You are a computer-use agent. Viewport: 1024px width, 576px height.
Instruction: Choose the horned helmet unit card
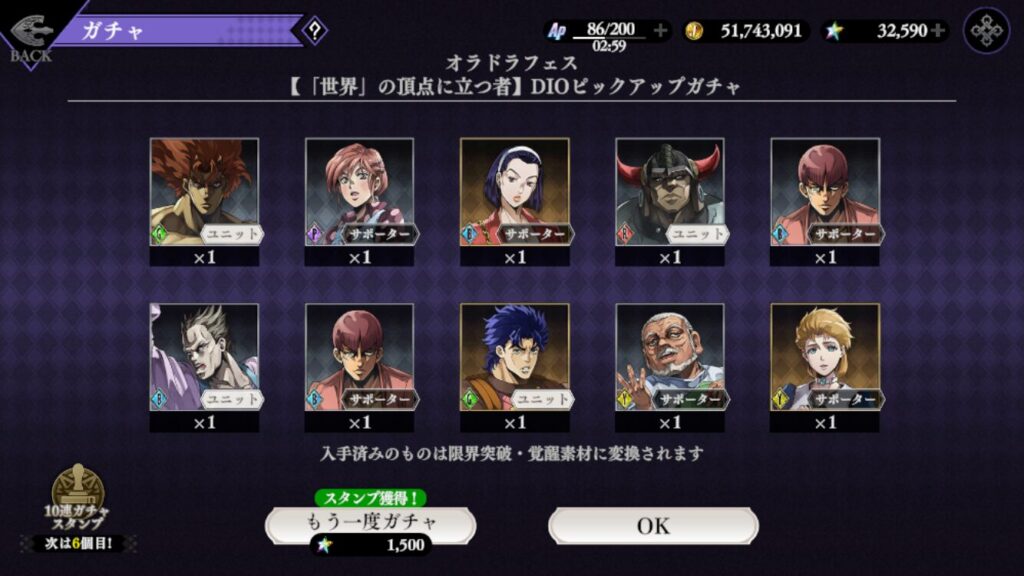pos(669,192)
